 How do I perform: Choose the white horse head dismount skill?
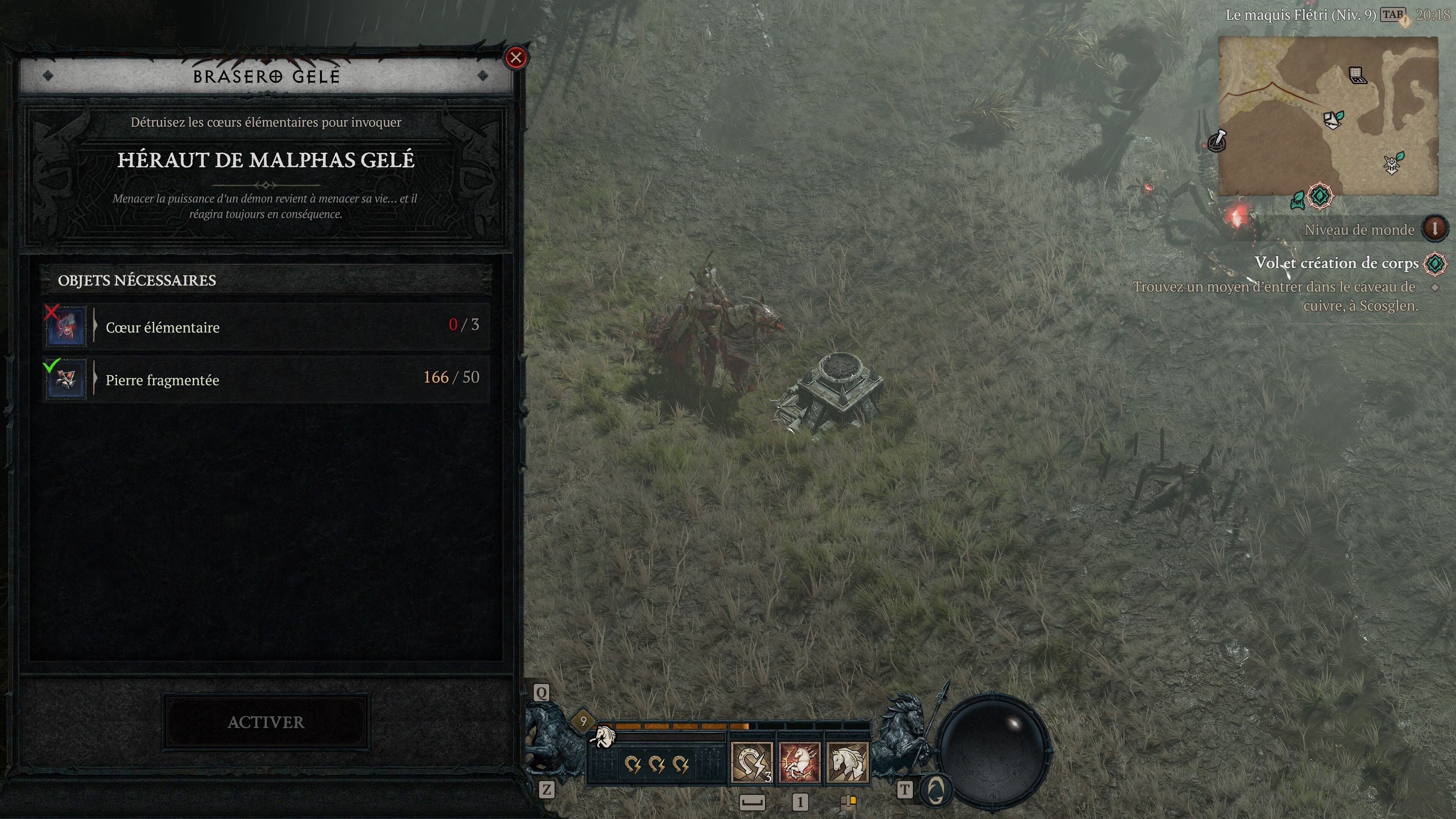pyautogui.click(x=847, y=763)
